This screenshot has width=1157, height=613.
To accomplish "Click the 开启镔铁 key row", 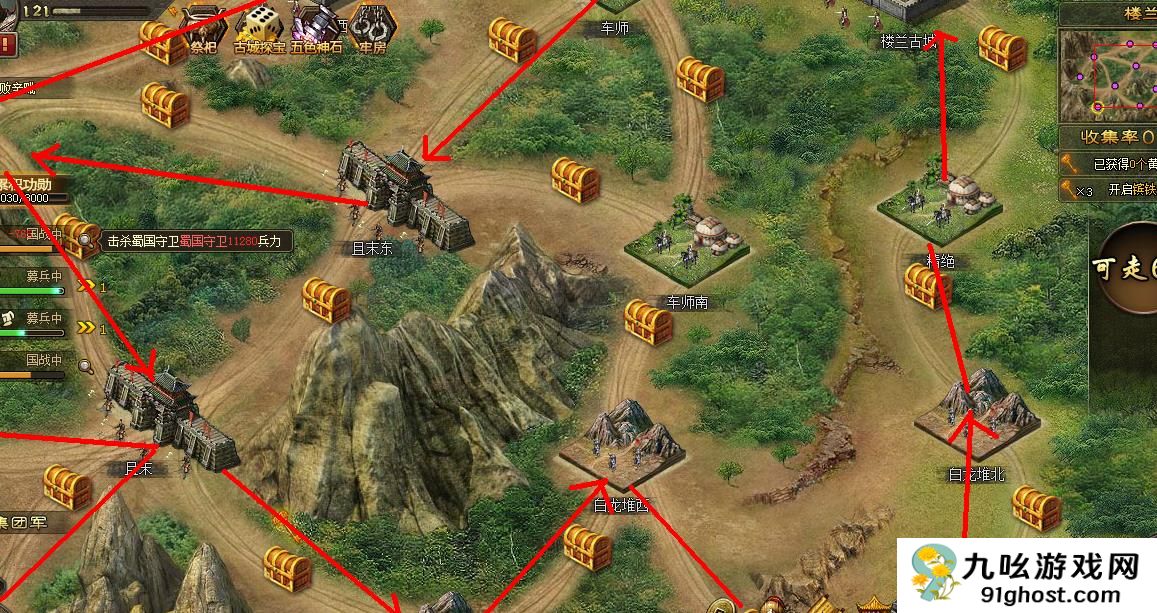I will [1108, 189].
